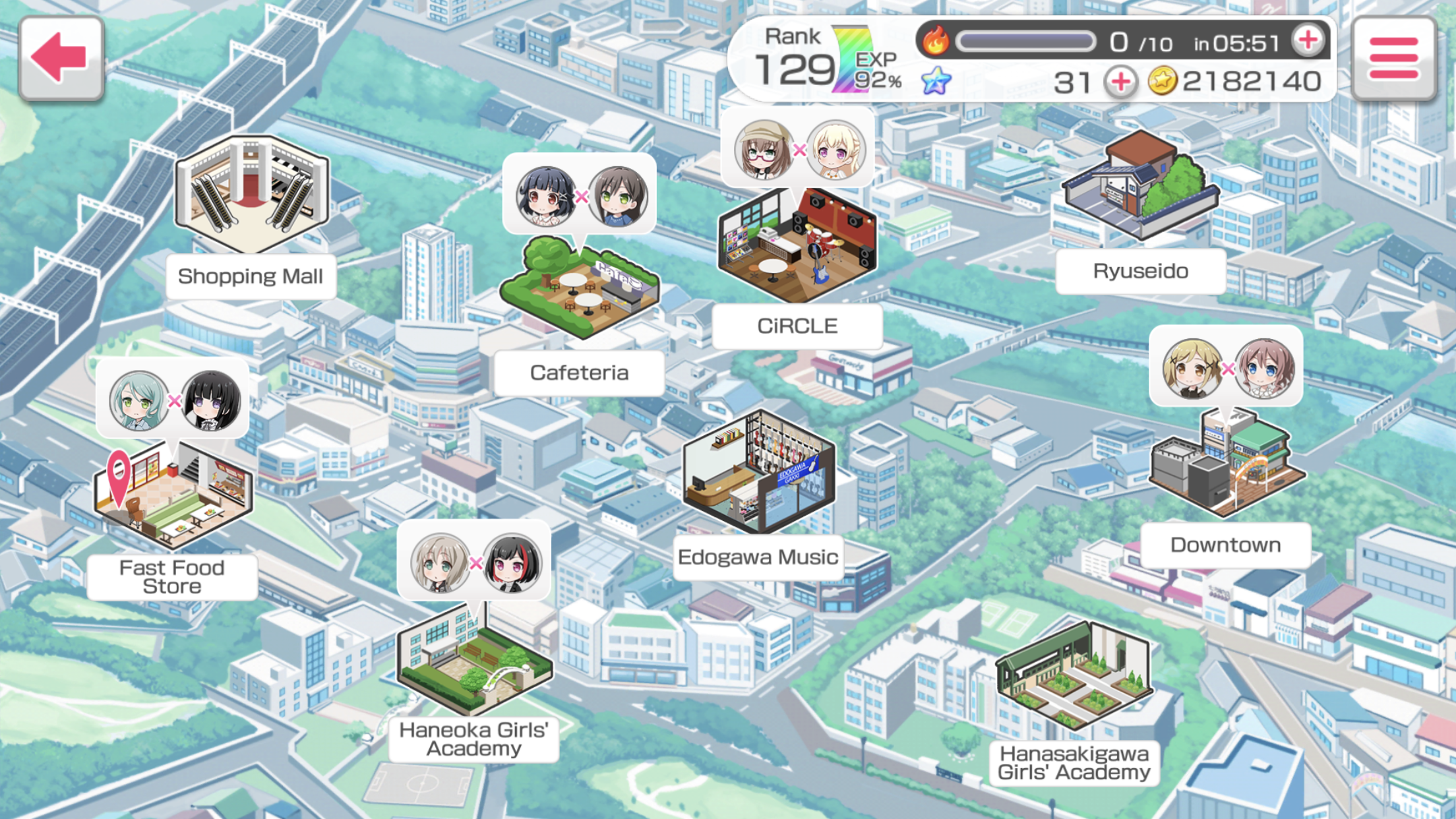Add boost flames with the plus button
The width and height of the screenshot is (1456, 819).
click(x=1308, y=41)
